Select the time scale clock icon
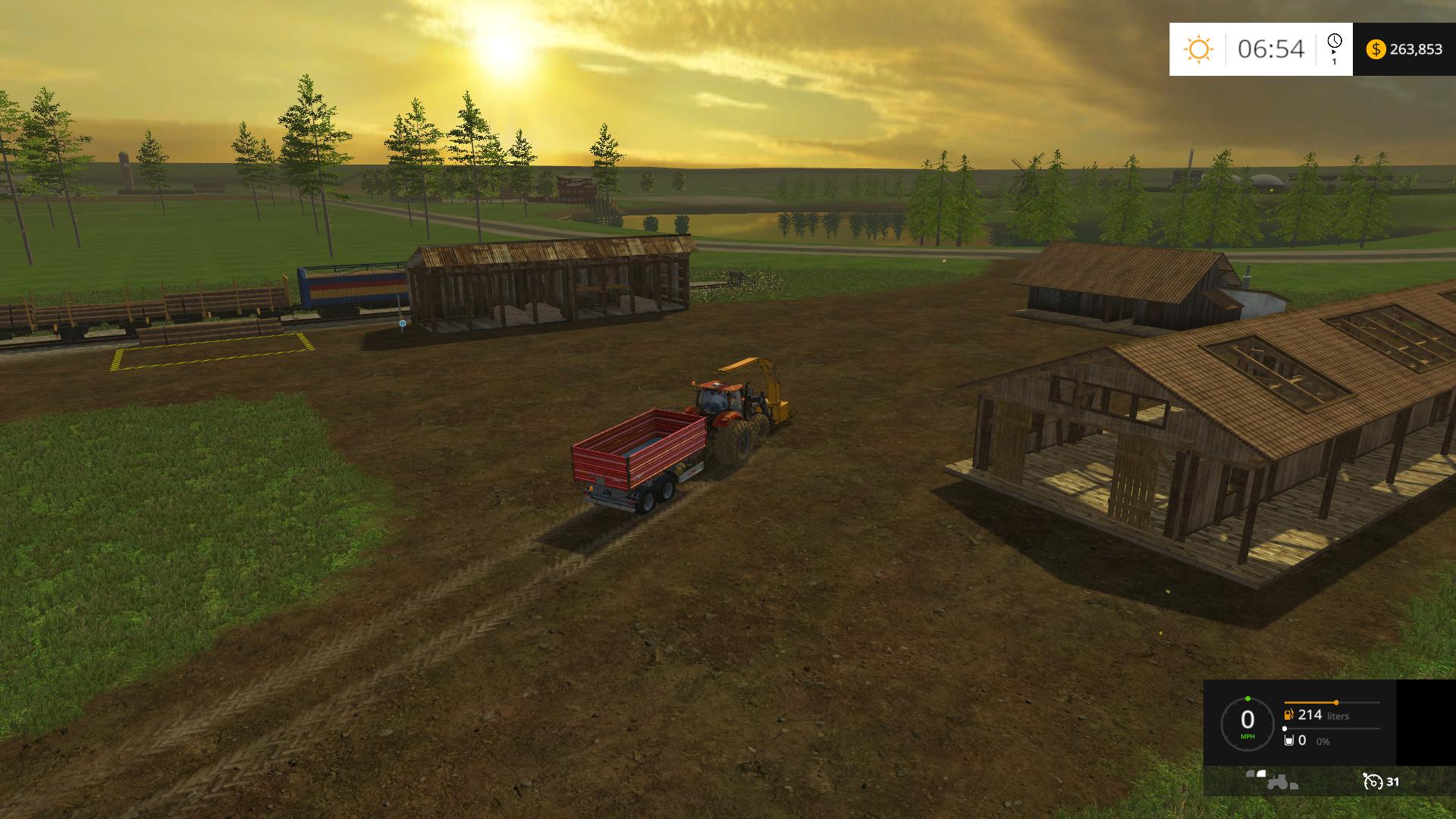Image resolution: width=1456 pixels, height=819 pixels. [x=1335, y=42]
